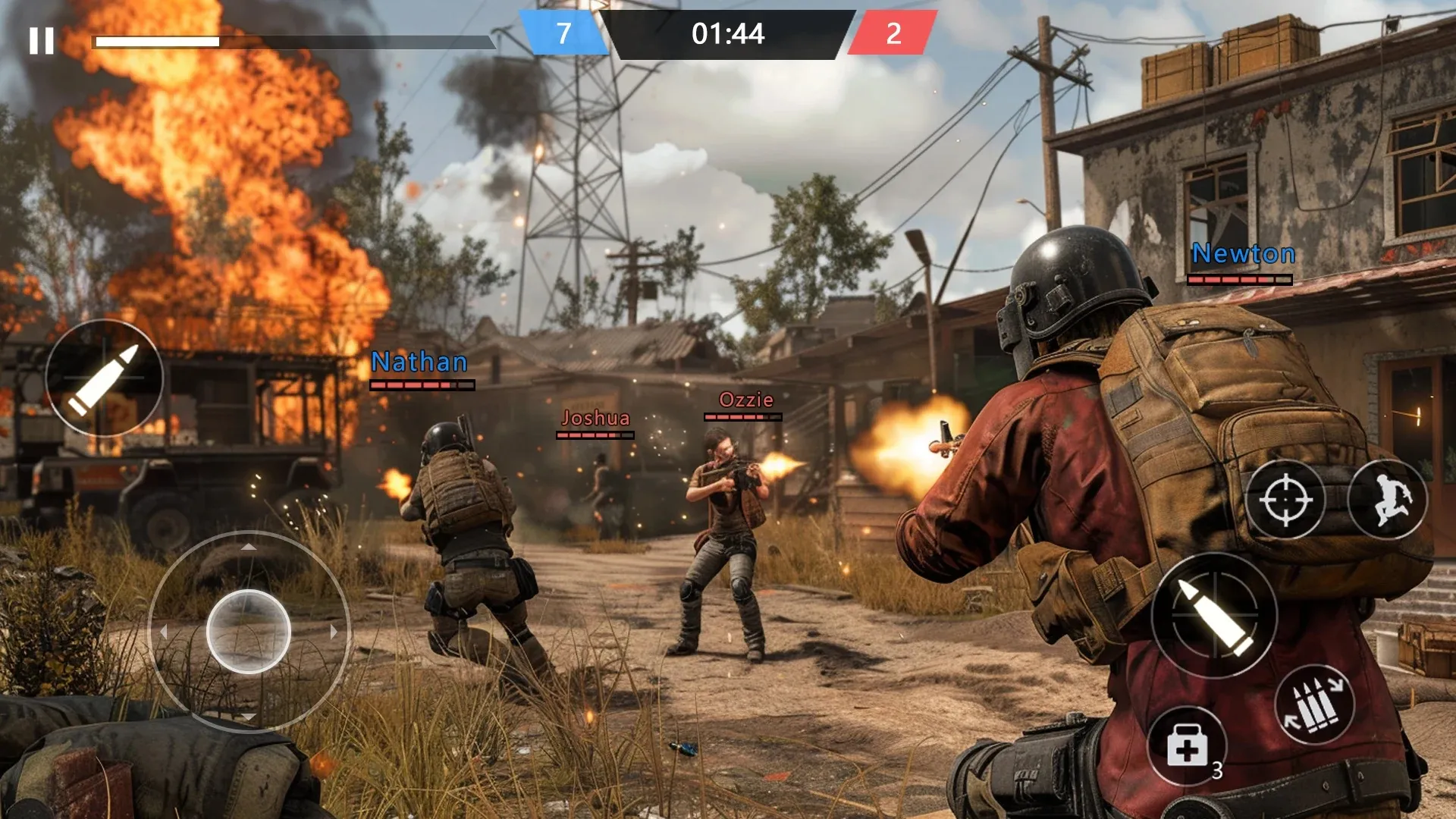Reload weapon with the ammo clip button
1456x819 pixels.
[x=1315, y=705]
